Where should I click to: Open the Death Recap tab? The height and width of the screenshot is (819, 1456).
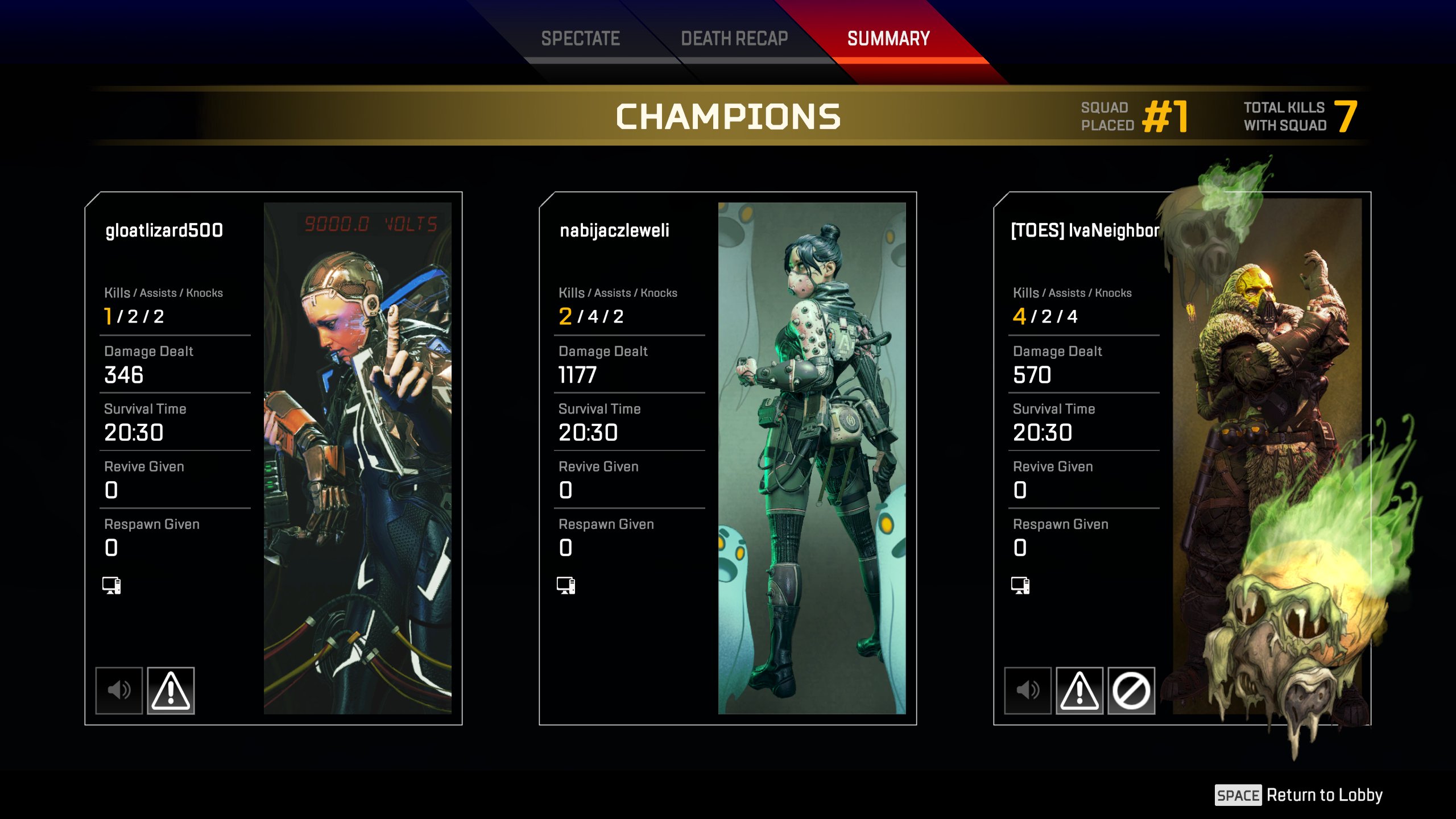pos(734,39)
